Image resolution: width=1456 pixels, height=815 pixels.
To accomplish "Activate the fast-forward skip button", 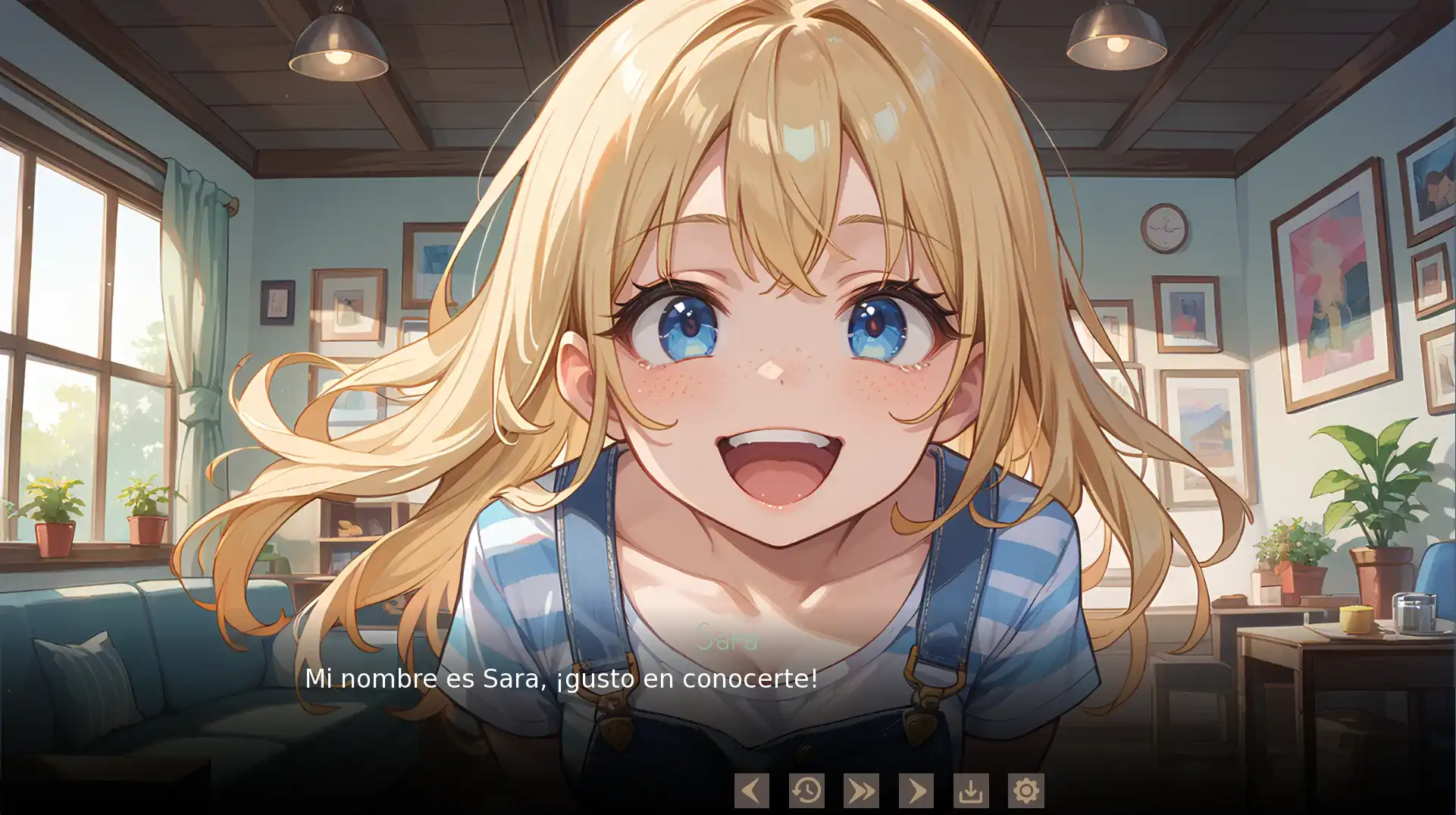I will point(861,791).
